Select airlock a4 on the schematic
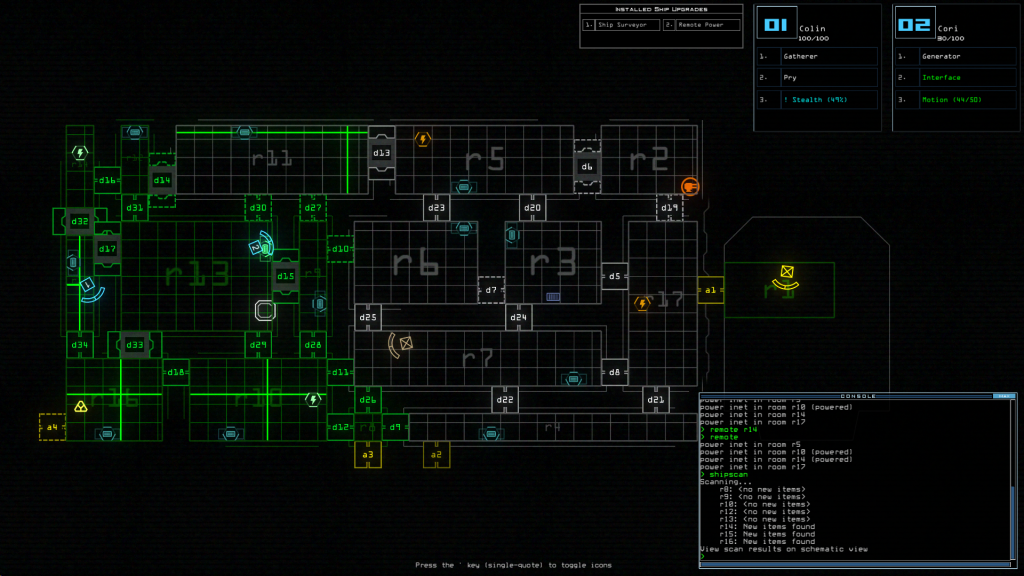Viewport: 1024px width, 576px height. (52, 427)
